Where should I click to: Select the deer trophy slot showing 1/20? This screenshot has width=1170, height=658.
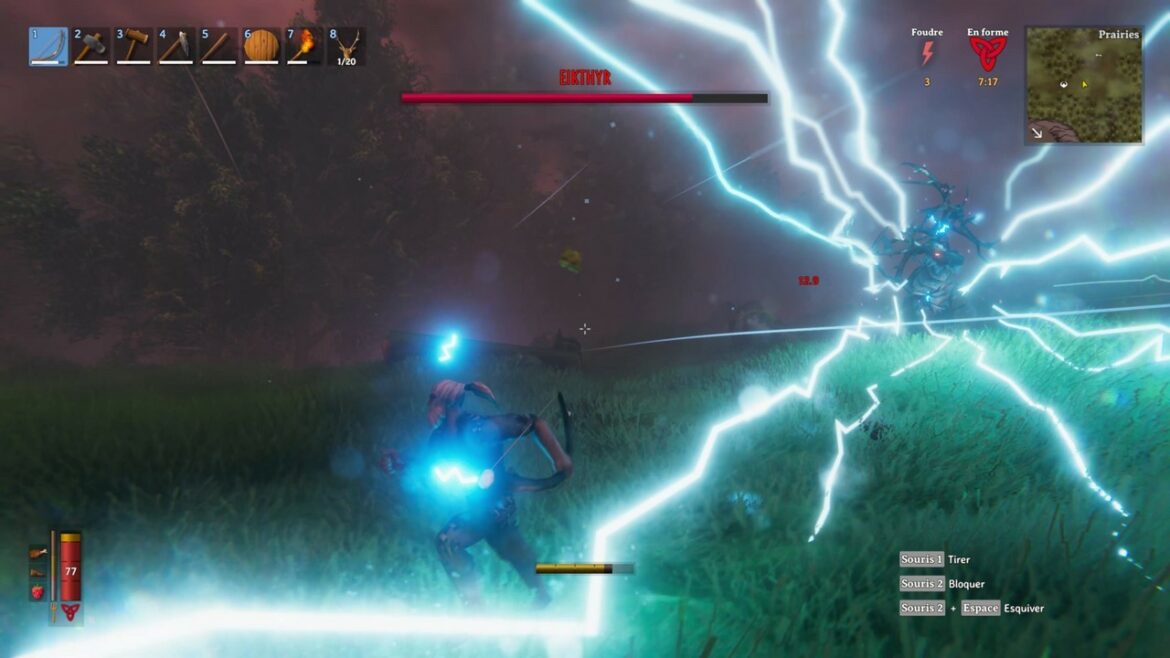[x=346, y=47]
